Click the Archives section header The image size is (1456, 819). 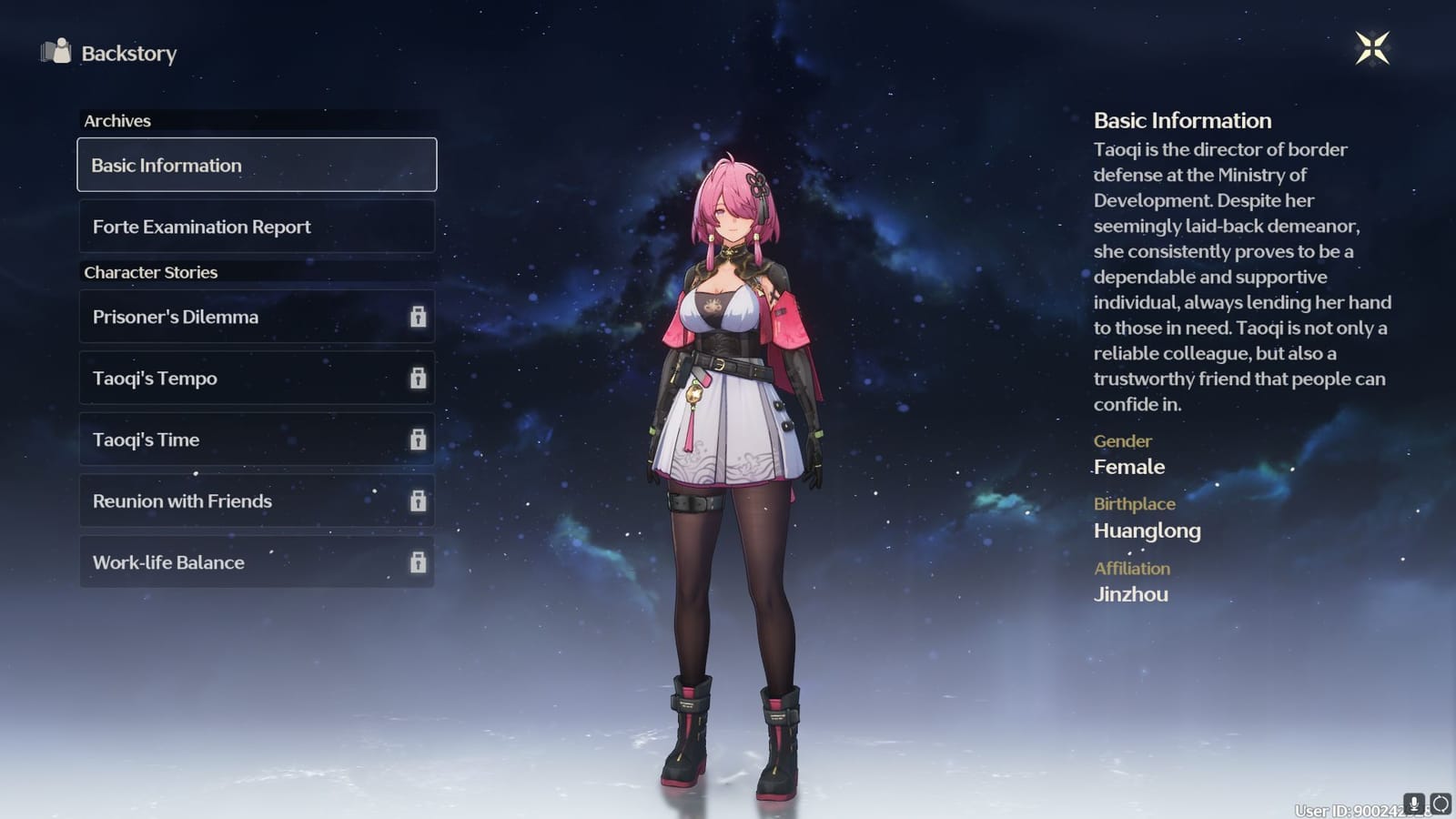[116, 120]
